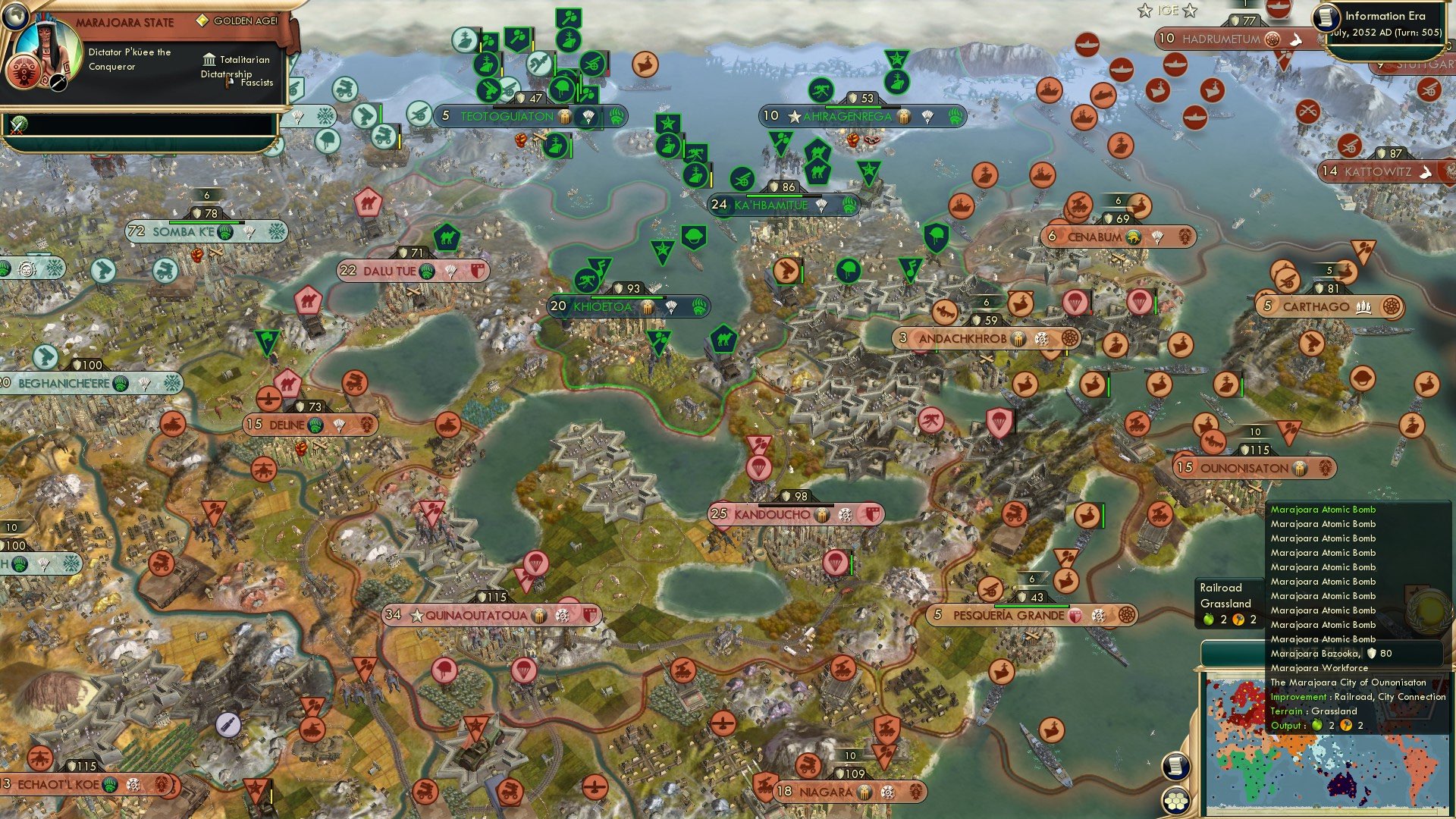
Task: Click the capital star on Quinaoutatoua's banner
Action: click(x=417, y=615)
